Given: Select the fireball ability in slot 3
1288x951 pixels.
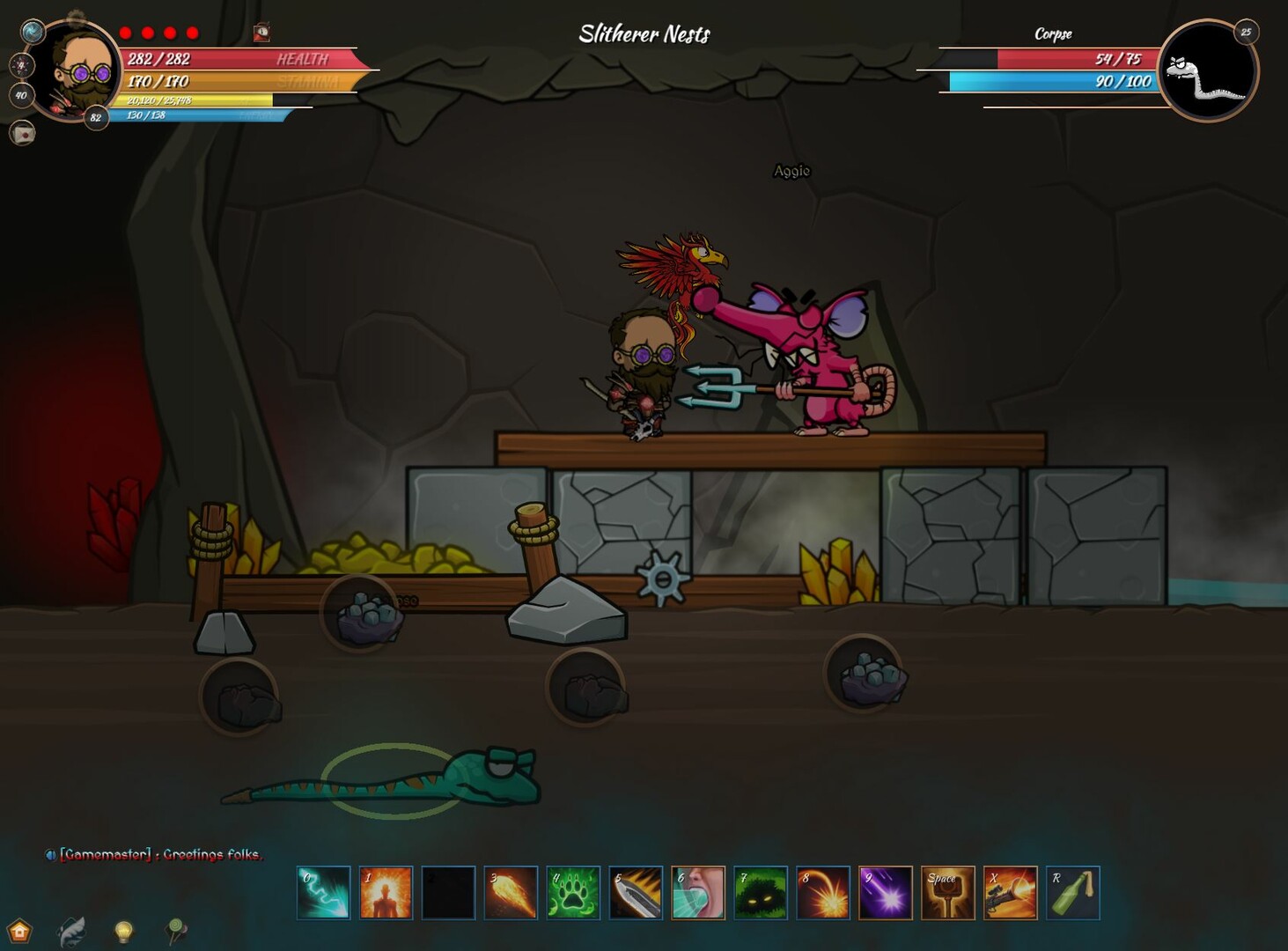Looking at the screenshot, I should [512, 892].
